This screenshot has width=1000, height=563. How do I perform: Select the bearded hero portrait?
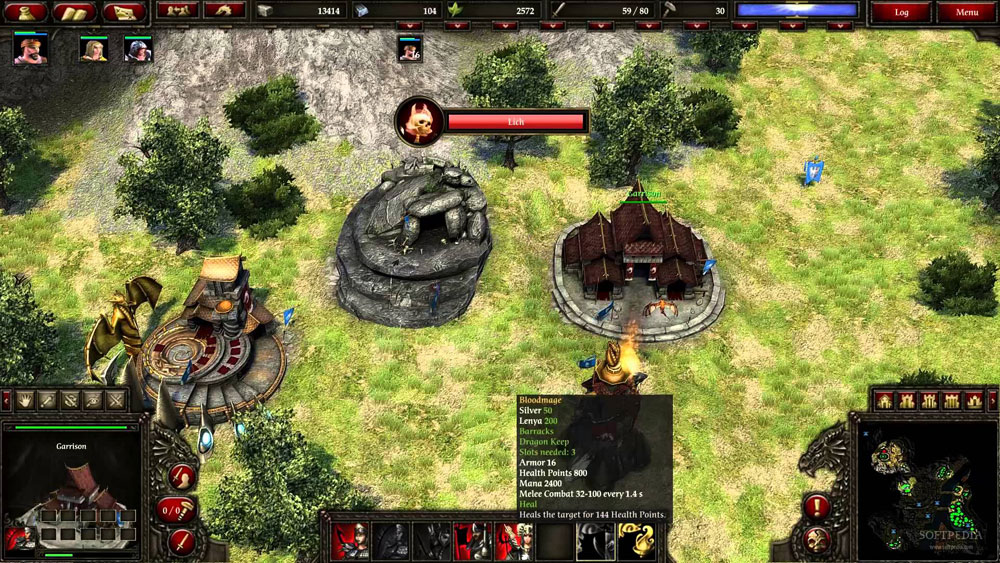coord(30,49)
